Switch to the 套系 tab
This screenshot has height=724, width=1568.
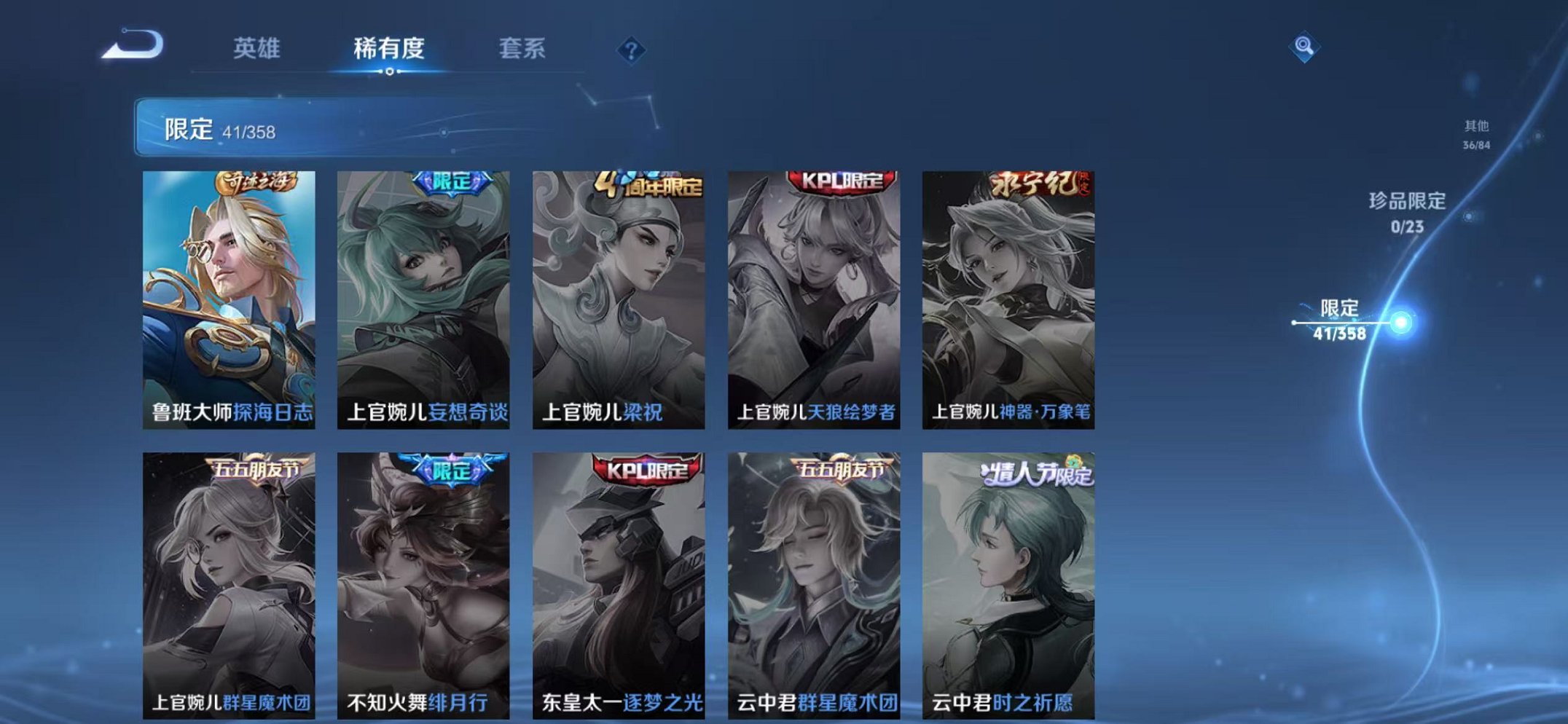(x=522, y=50)
